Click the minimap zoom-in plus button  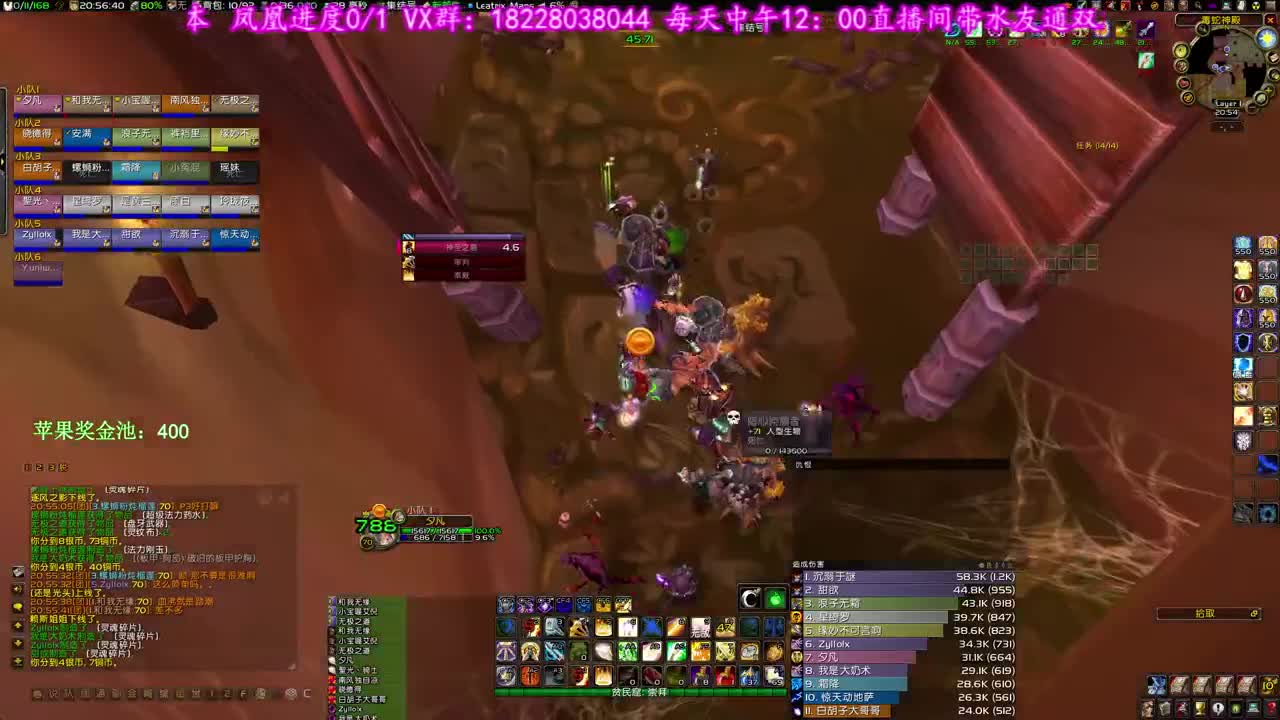[x=1268, y=89]
